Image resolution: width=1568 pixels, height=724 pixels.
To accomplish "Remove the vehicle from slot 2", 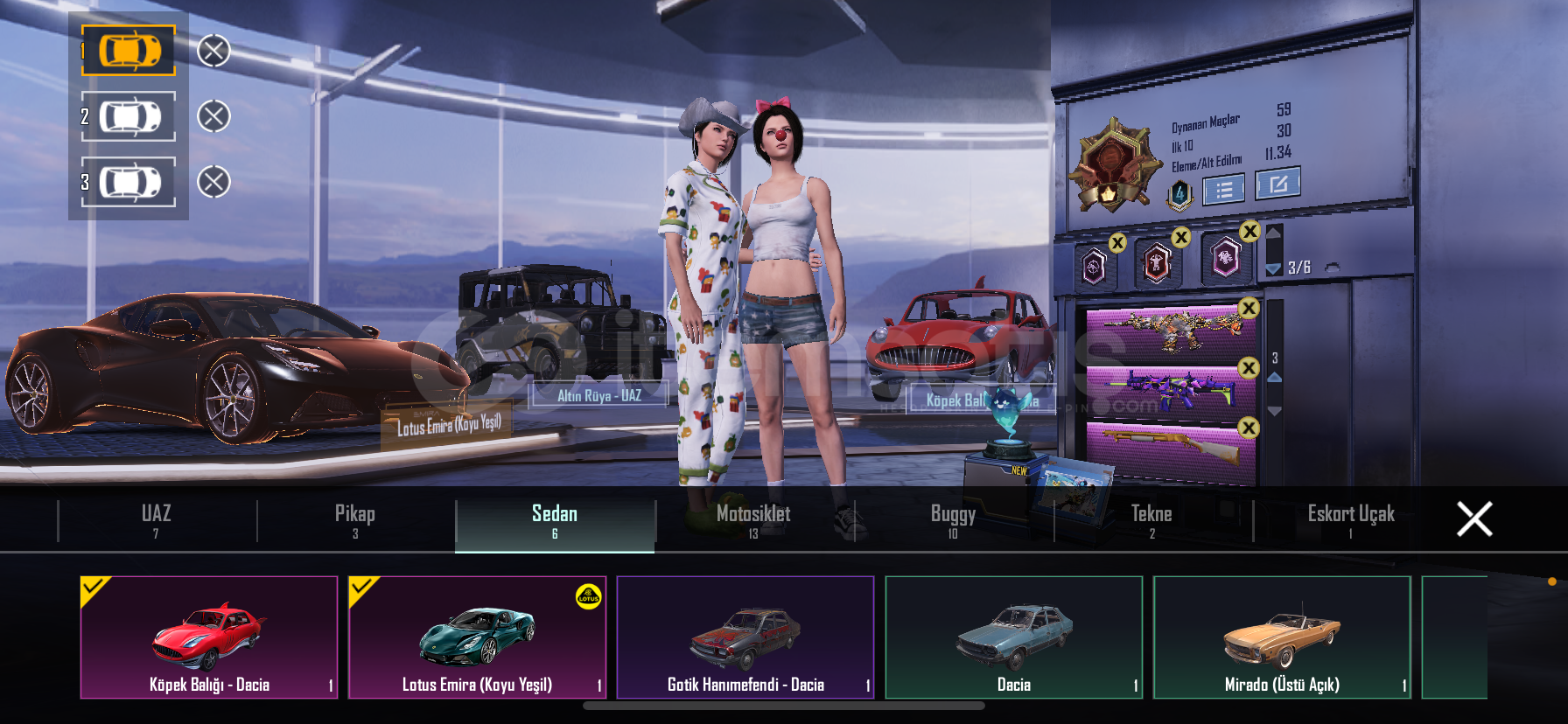I will pyautogui.click(x=213, y=116).
